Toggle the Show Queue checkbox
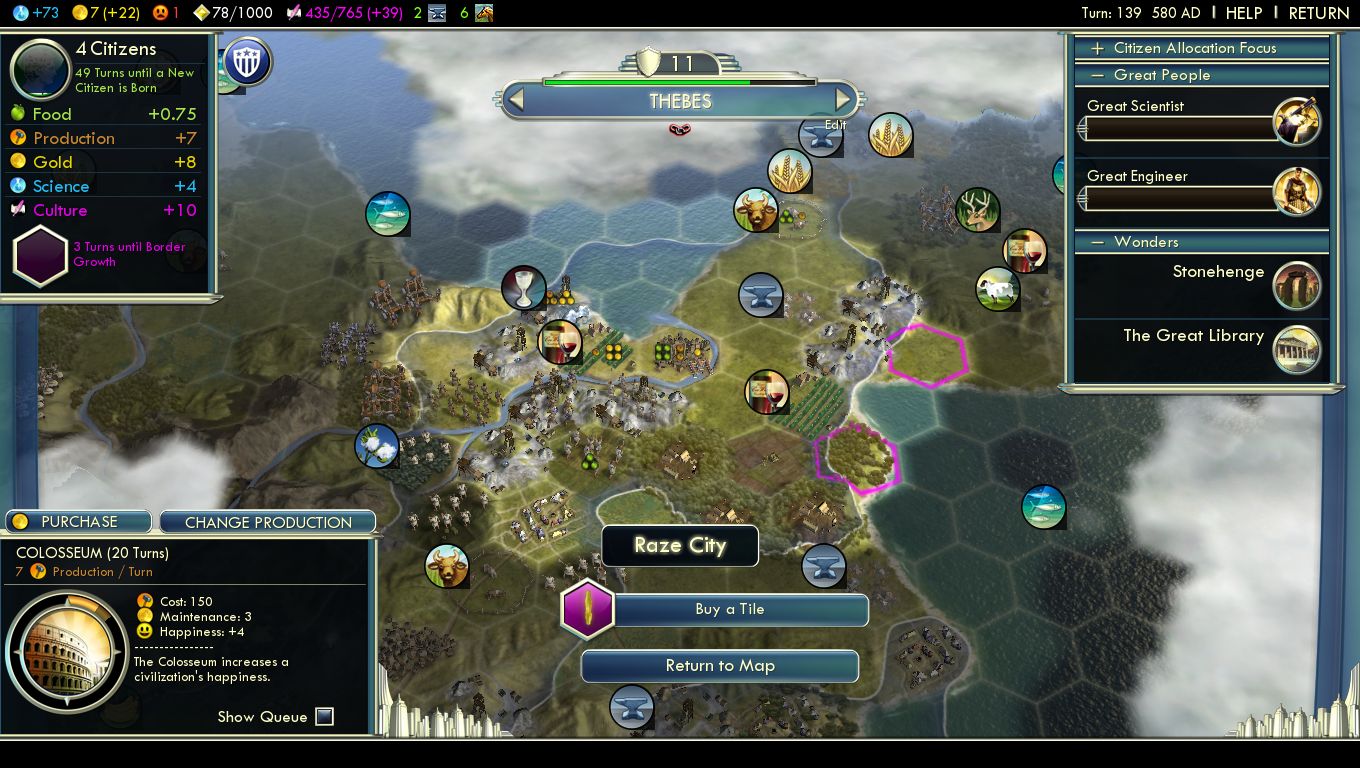 (x=324, y=716)
